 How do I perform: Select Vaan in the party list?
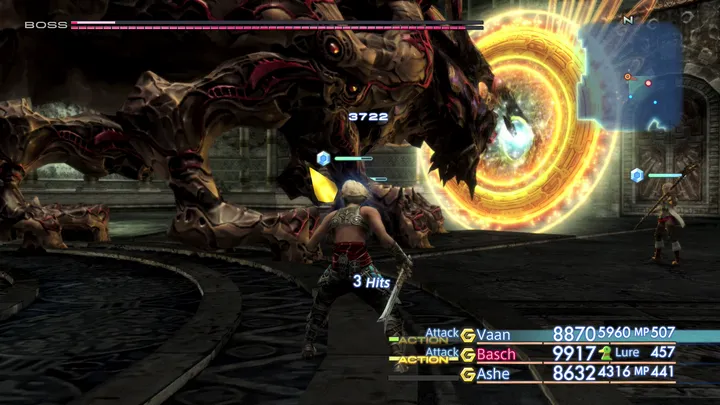493,334
